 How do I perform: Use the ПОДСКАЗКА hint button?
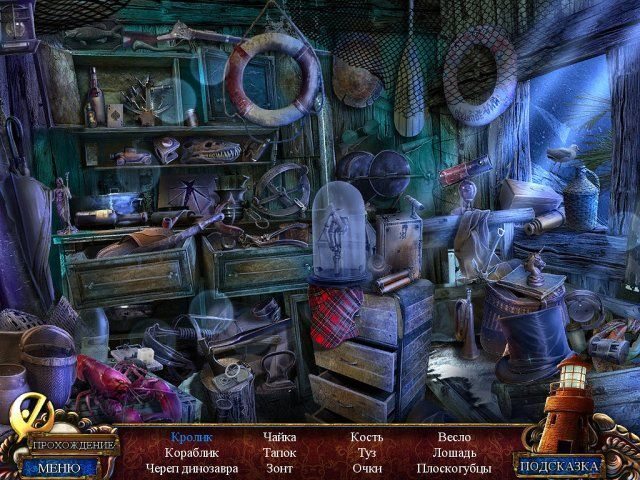[560, 465]
